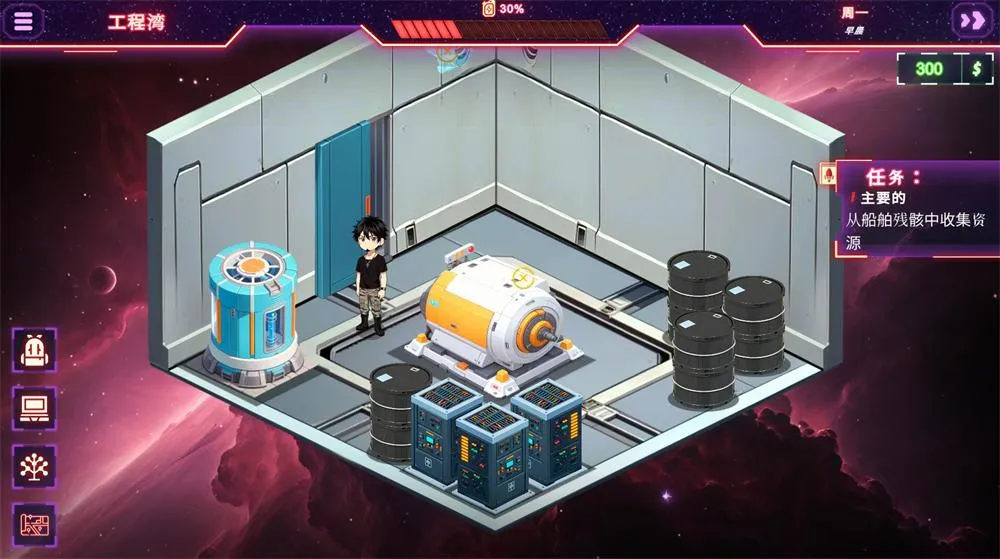Open the hamburger main menu
The image size is (1000, 559).
(x=25, y=21)
